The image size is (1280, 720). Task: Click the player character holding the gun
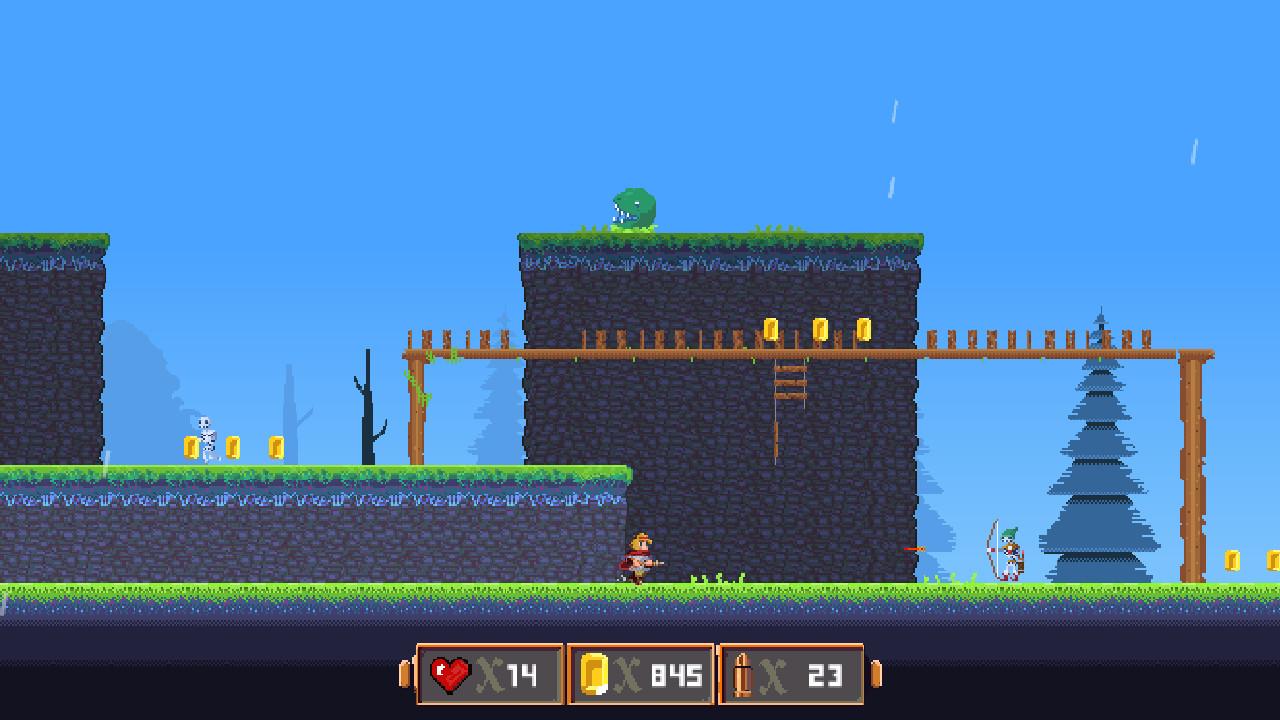click(642, 556)
